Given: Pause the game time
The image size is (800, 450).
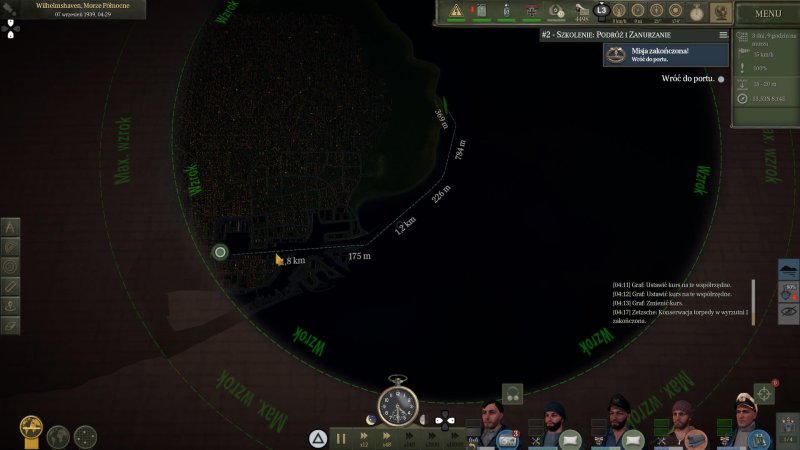Looking at the screenshot, I should click(x=342, y=437).
